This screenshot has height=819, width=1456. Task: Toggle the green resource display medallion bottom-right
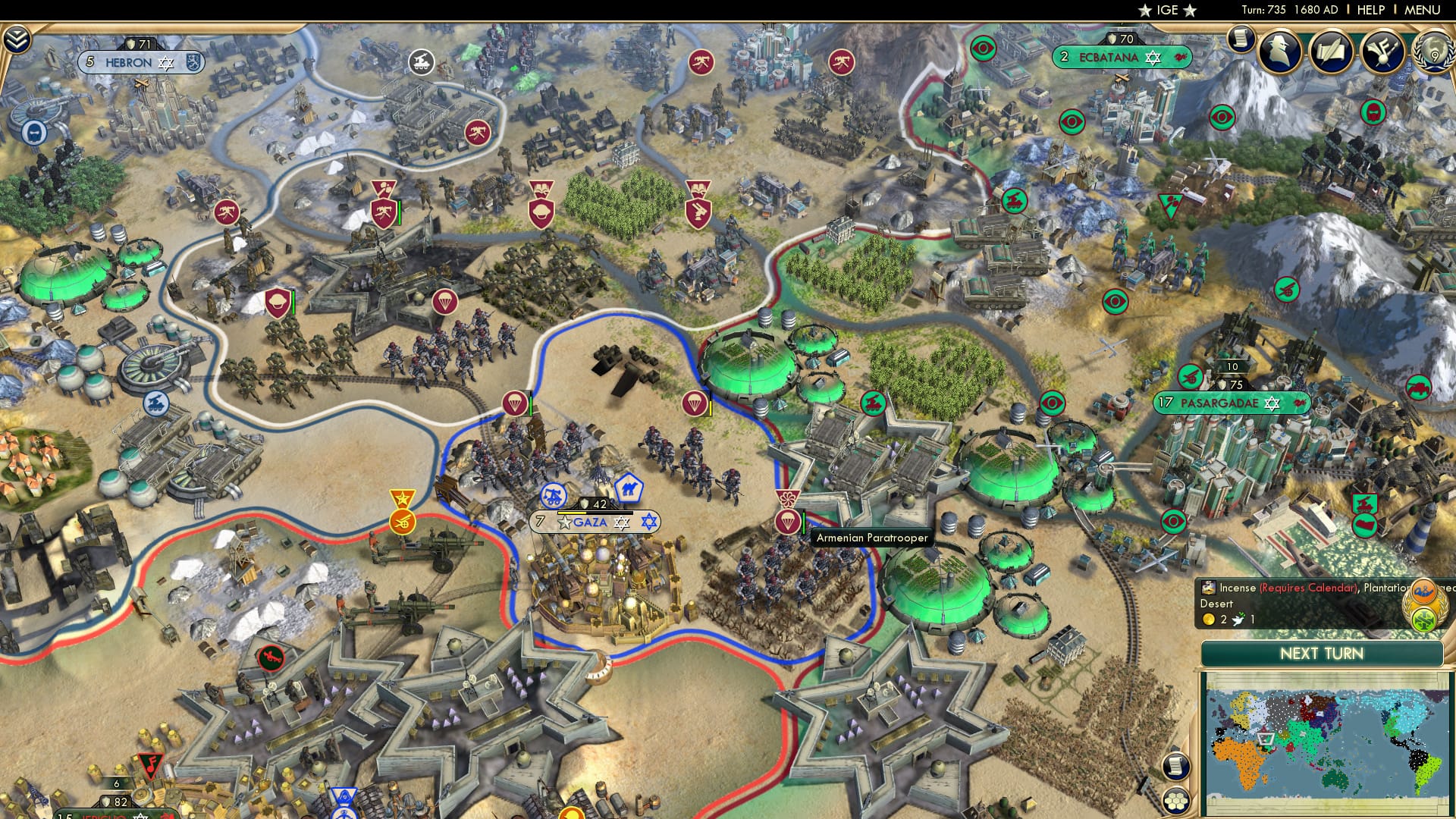[x=1426, y=620]
